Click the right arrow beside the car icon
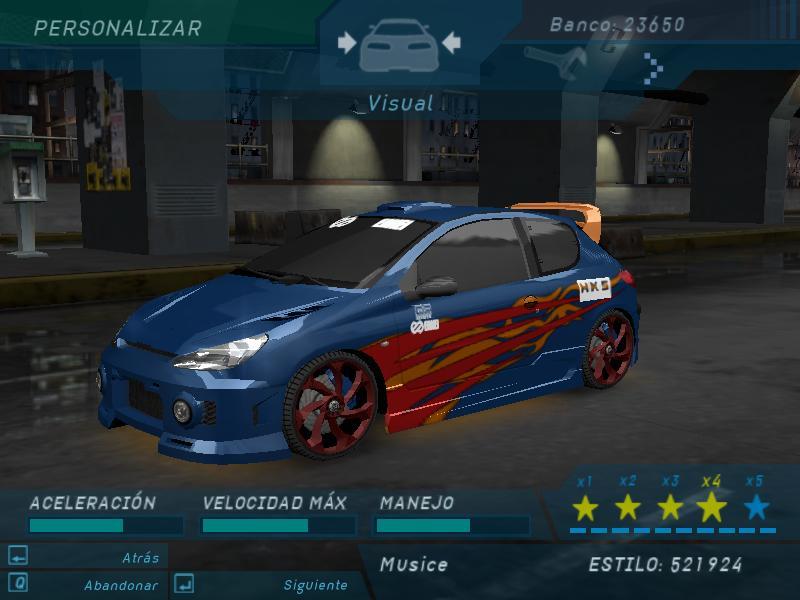This screenshot has width=800, height=600. click(x=450, y=42)
